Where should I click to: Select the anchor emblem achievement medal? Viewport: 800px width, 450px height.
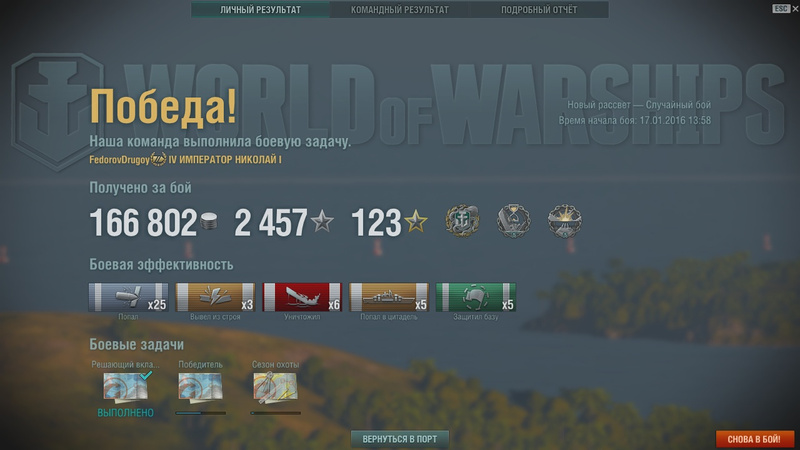(461, 221)
